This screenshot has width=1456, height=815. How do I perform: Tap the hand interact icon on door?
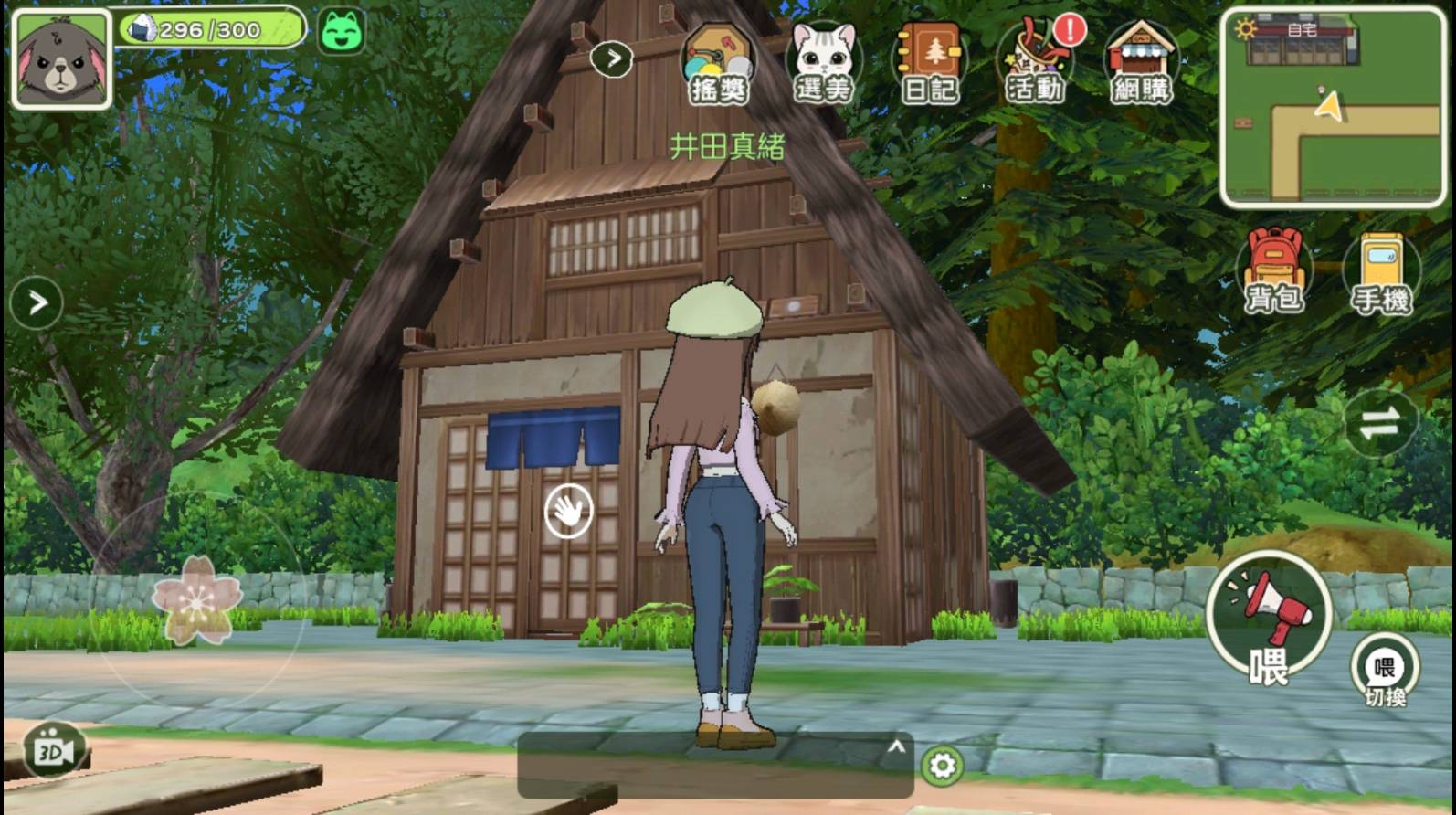[568, 511]
